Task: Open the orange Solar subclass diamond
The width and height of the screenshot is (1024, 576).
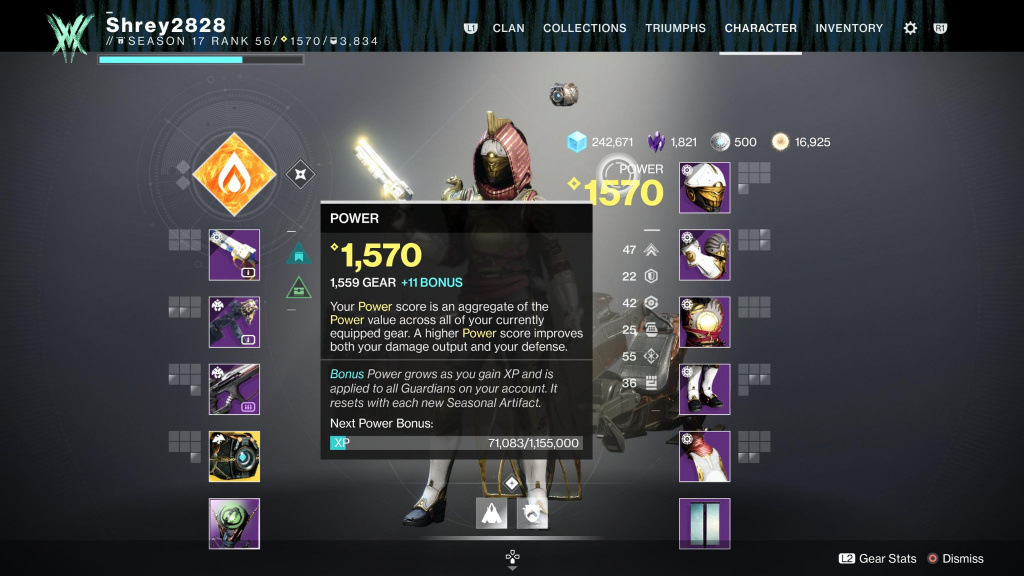Action: click(234, 176)
